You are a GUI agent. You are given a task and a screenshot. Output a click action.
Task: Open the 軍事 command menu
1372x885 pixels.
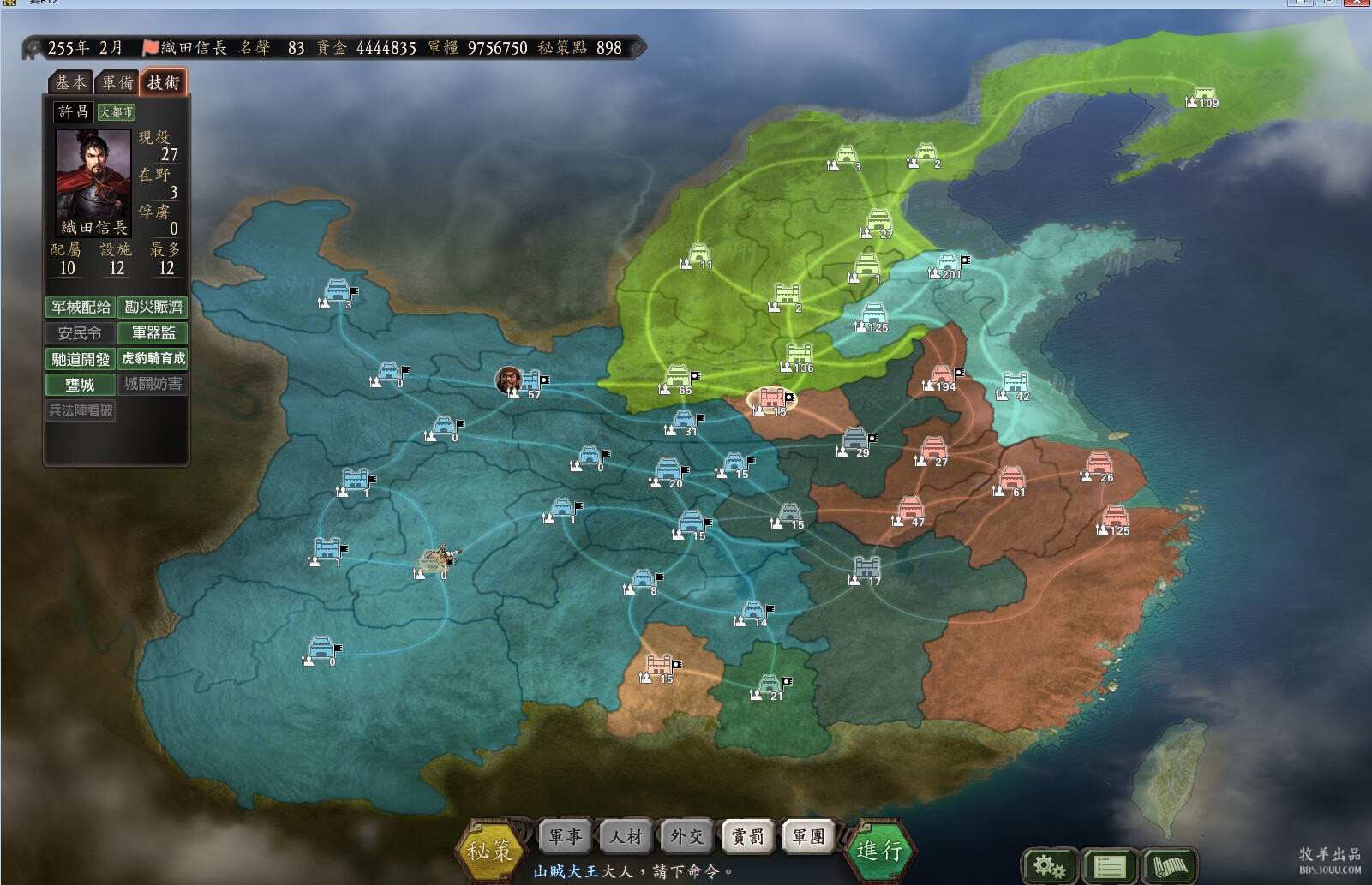(x=565, y=836)
